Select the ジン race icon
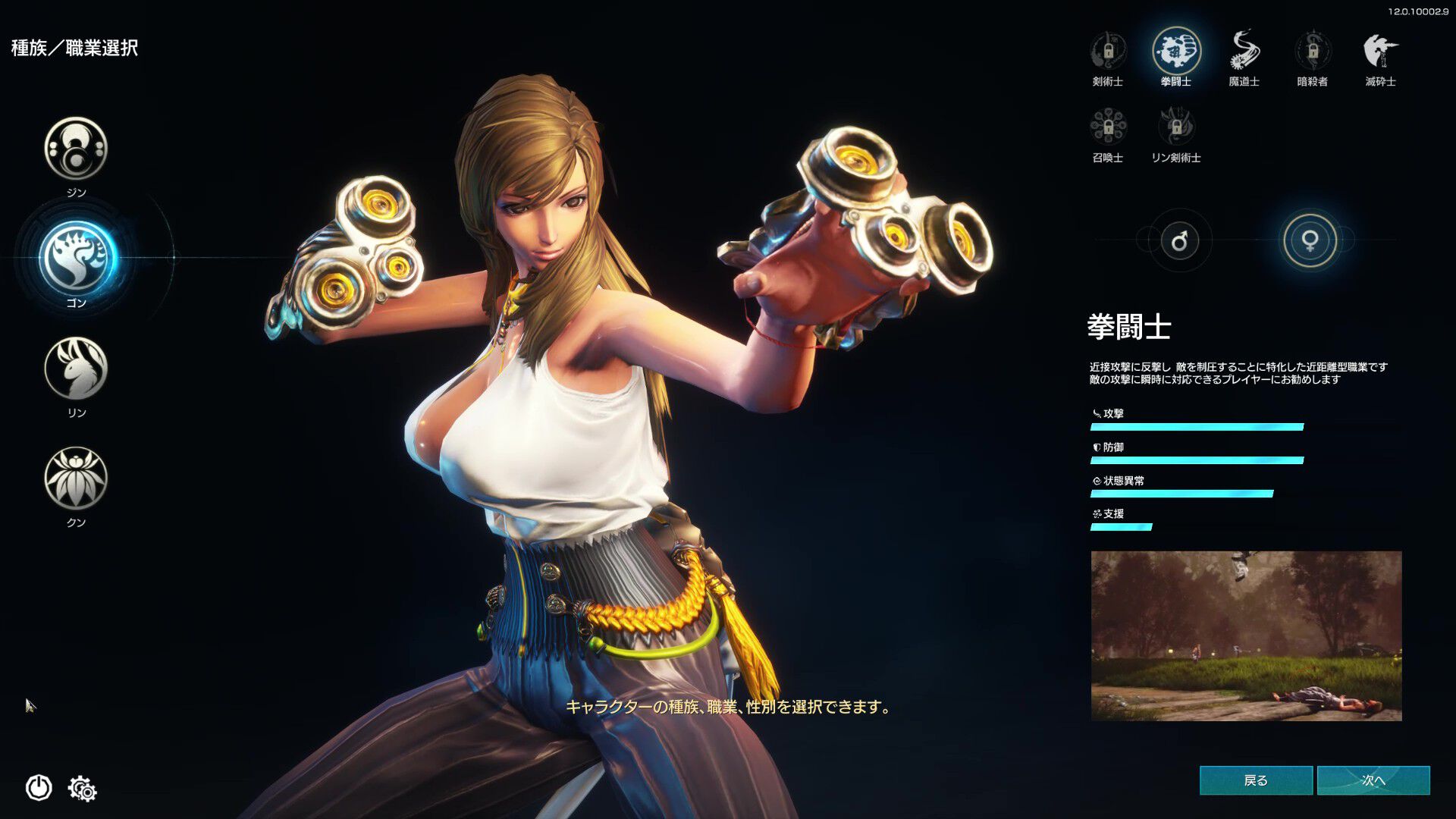Viewport: 1456px width, 819px height. pyautogui.click(x=76, y=148)
